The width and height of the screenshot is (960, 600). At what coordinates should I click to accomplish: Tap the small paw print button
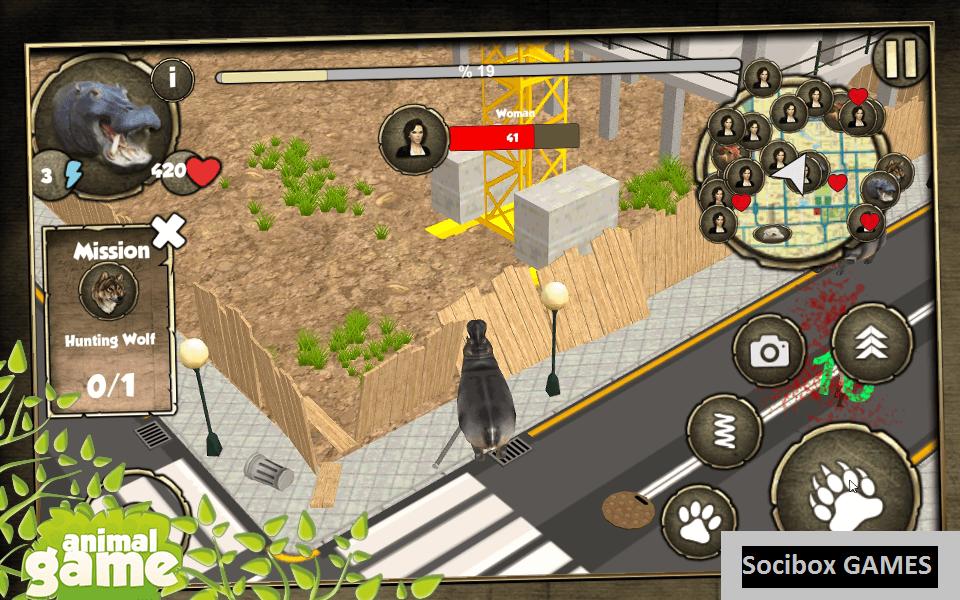(x=699, y=520)
